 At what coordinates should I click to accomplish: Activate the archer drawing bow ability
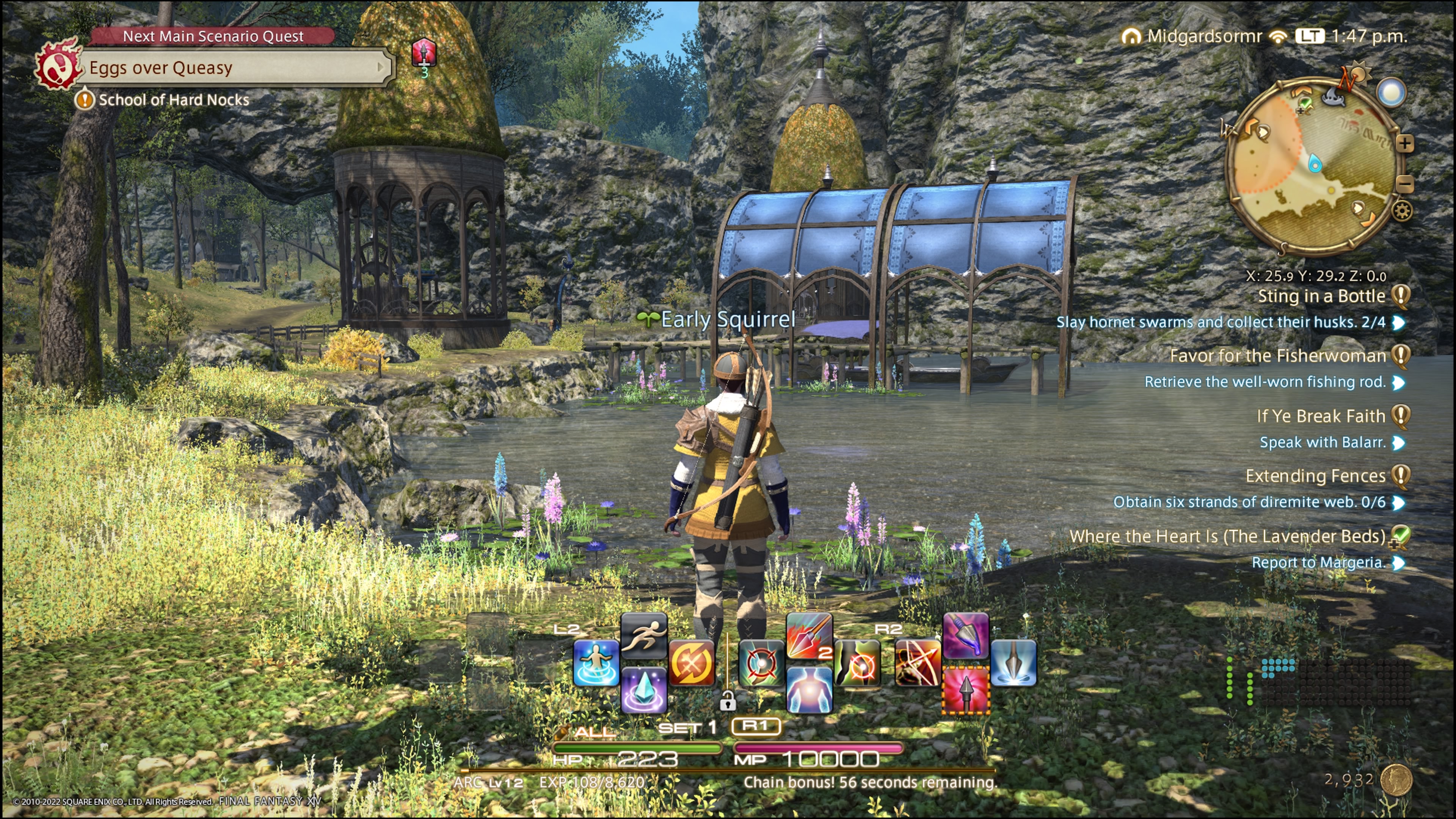tap(918, 663)
